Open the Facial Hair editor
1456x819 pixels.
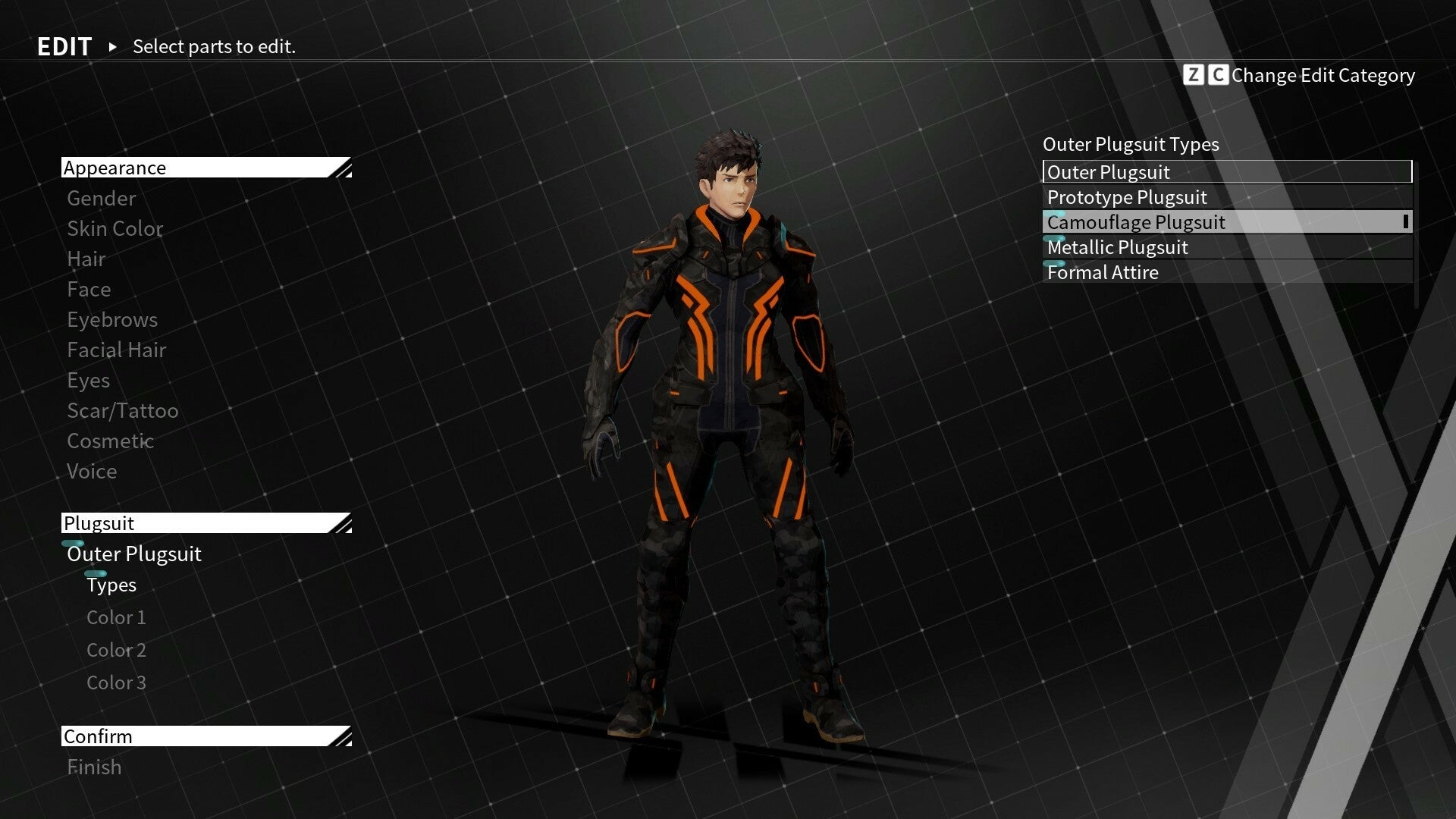click(116, 350)
